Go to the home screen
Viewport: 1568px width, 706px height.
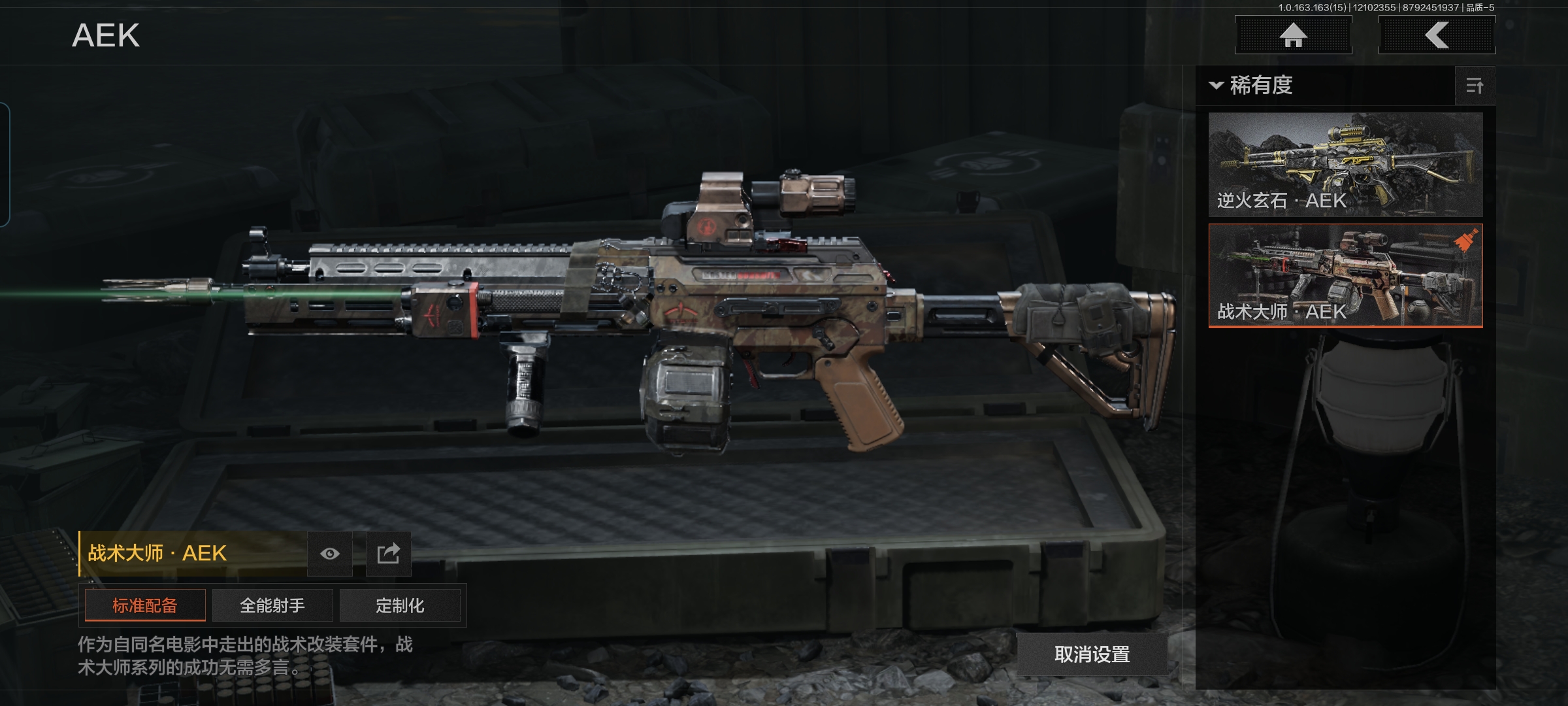[x=1293, y=35]
